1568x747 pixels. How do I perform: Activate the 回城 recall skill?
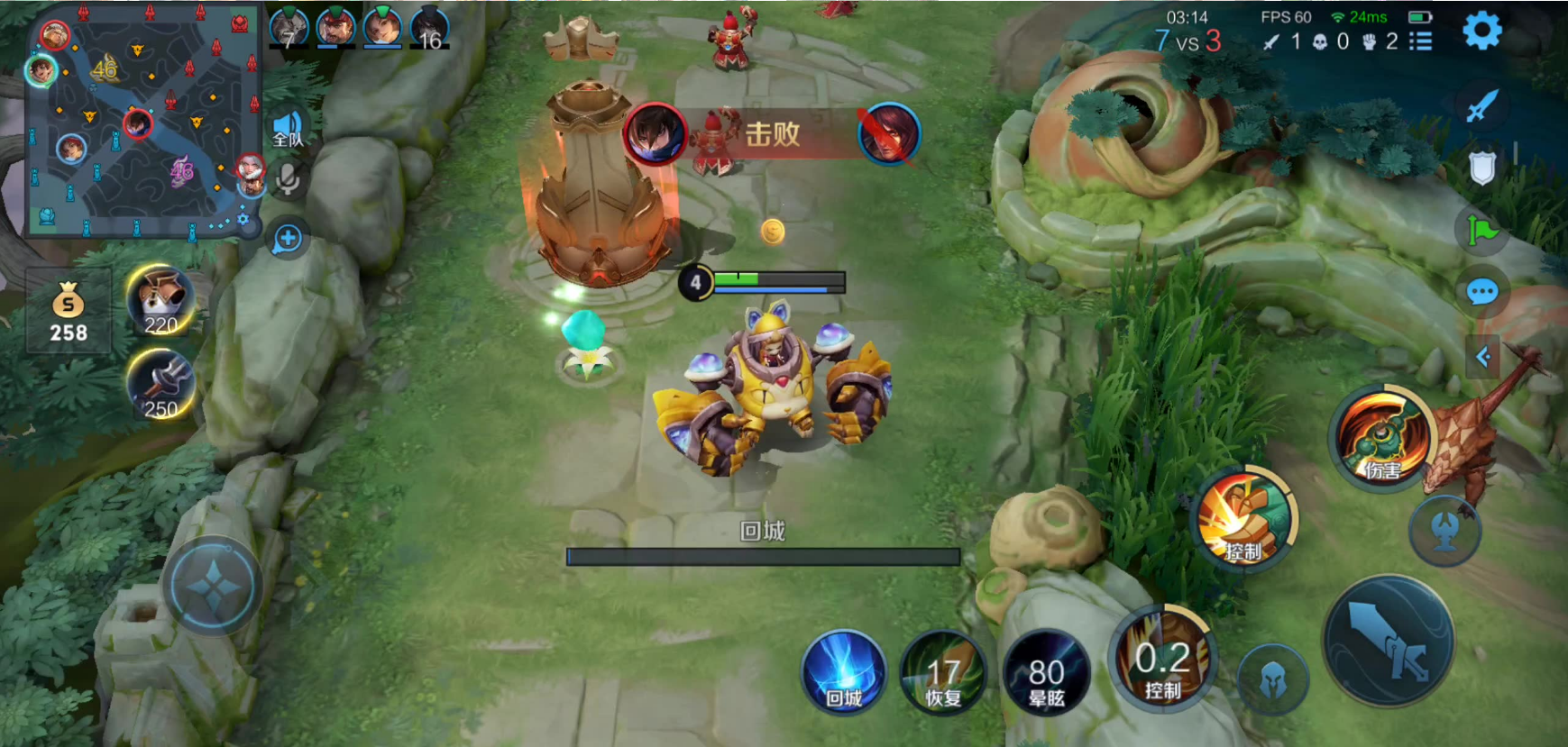pyautogui.click(x=844, y=674)
